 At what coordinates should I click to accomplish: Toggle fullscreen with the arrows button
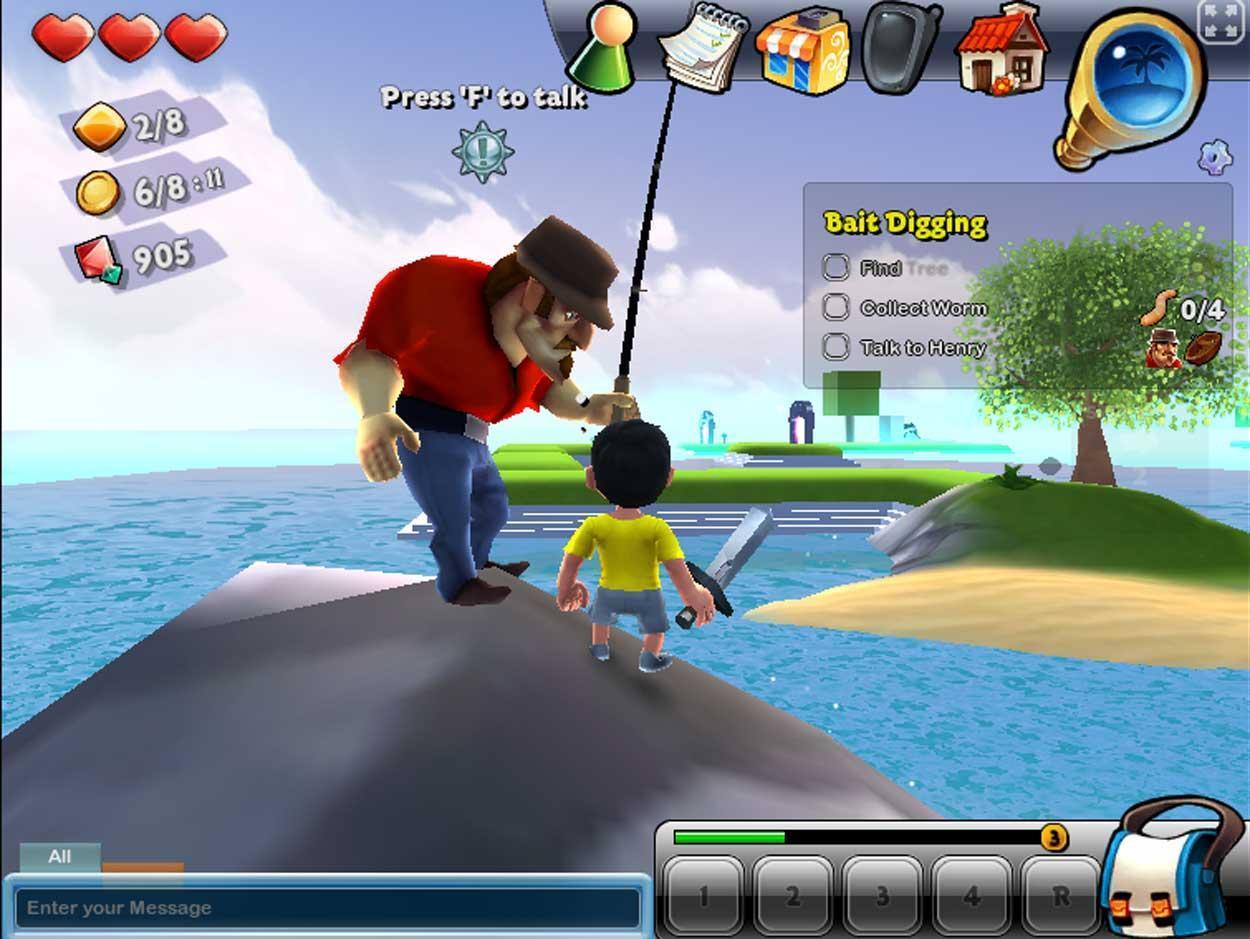tap(1220, 22)
